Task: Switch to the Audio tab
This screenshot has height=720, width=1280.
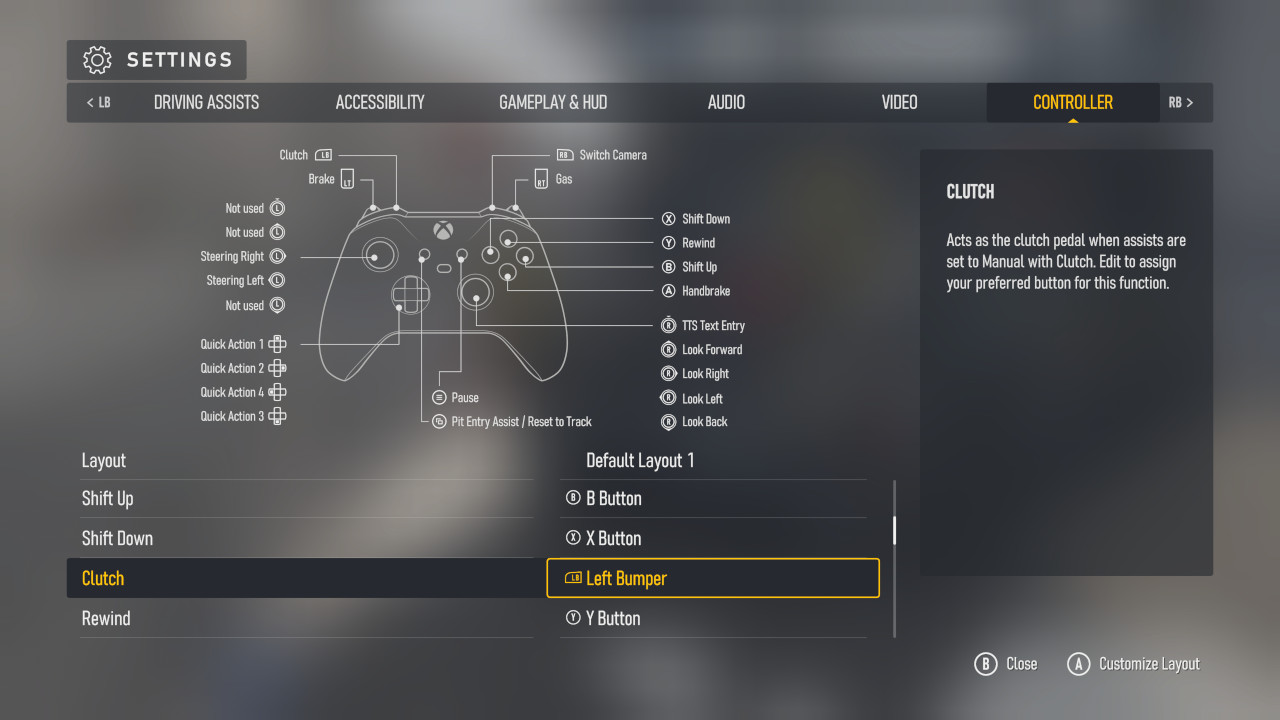Action: 725,102
